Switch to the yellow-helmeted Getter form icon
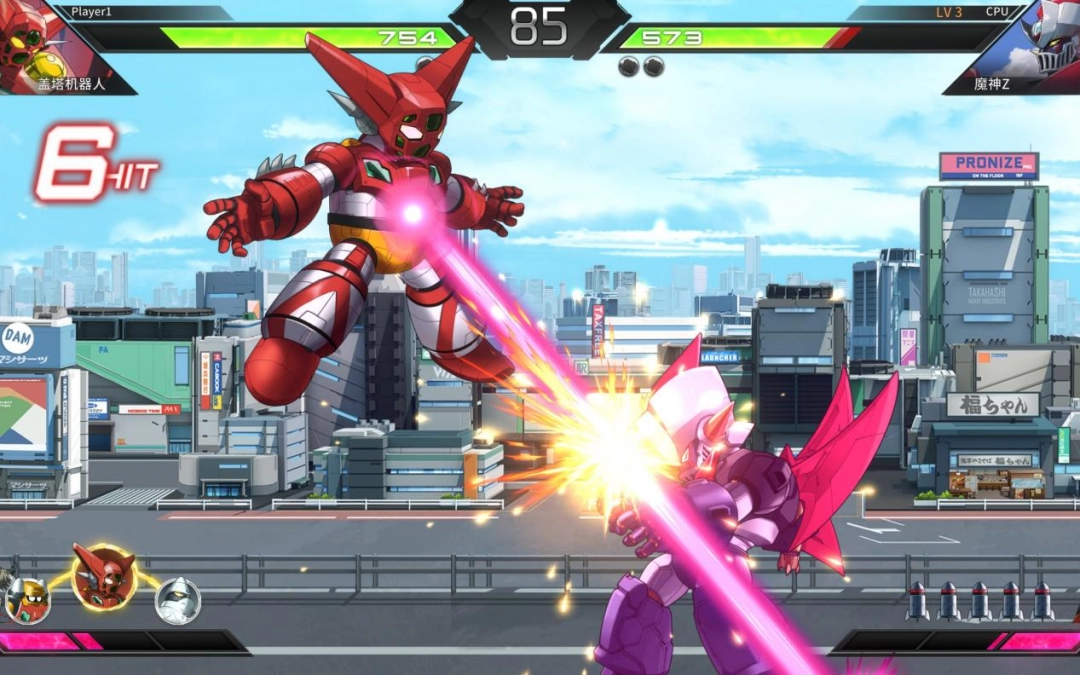1080x675 pixels. tap(26, 601)
